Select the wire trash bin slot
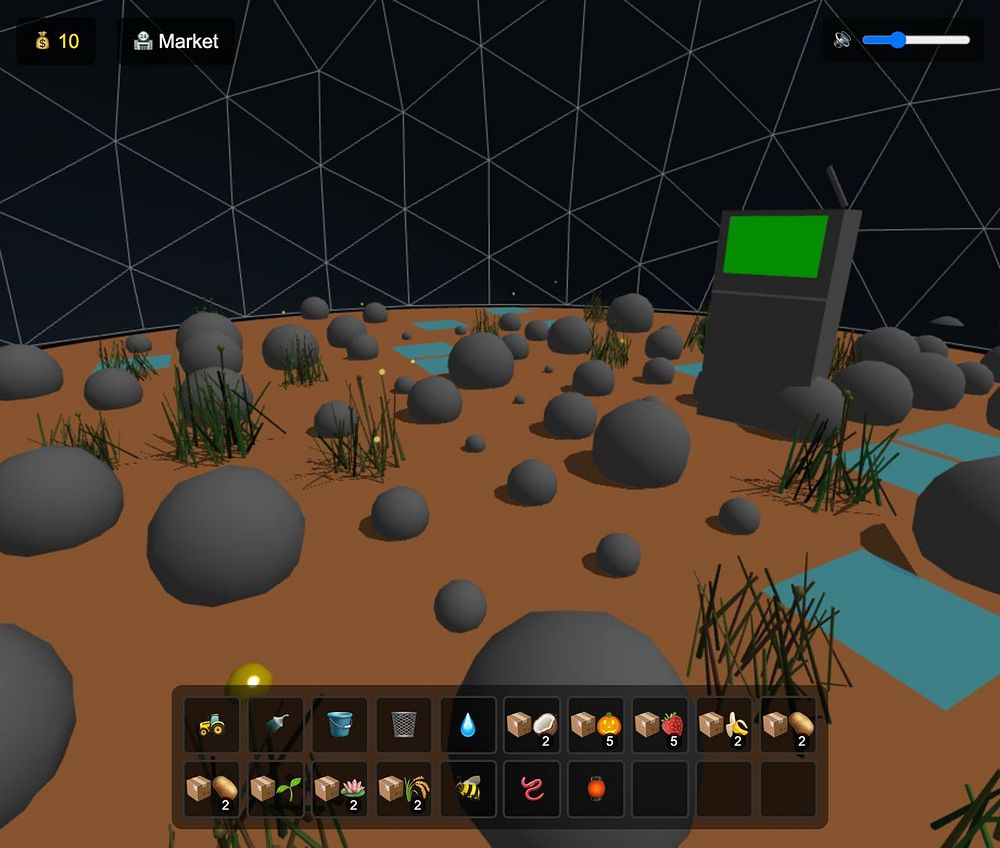Screen dimensions: 1000x848 pos(404,725)
